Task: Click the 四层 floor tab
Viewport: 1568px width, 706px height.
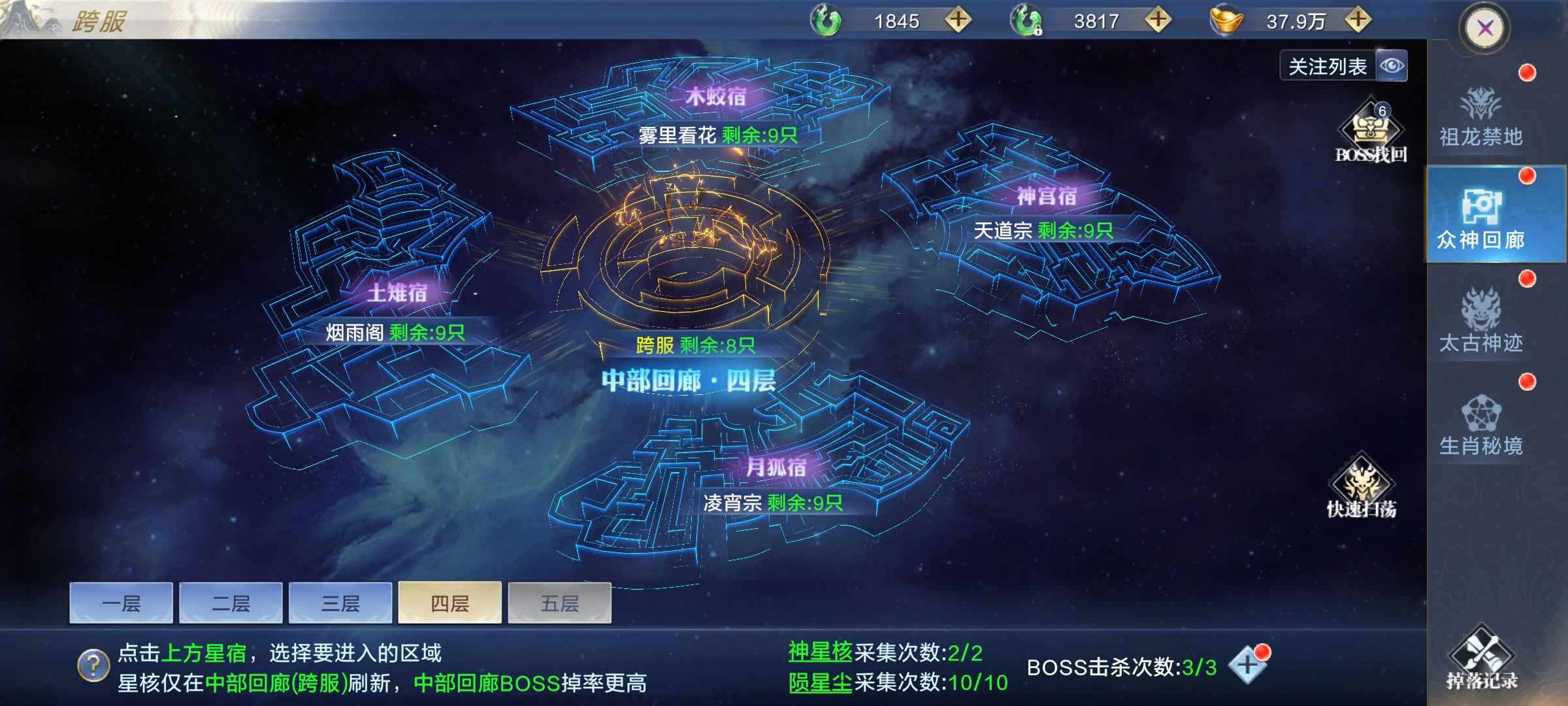Action: [450, 603]
